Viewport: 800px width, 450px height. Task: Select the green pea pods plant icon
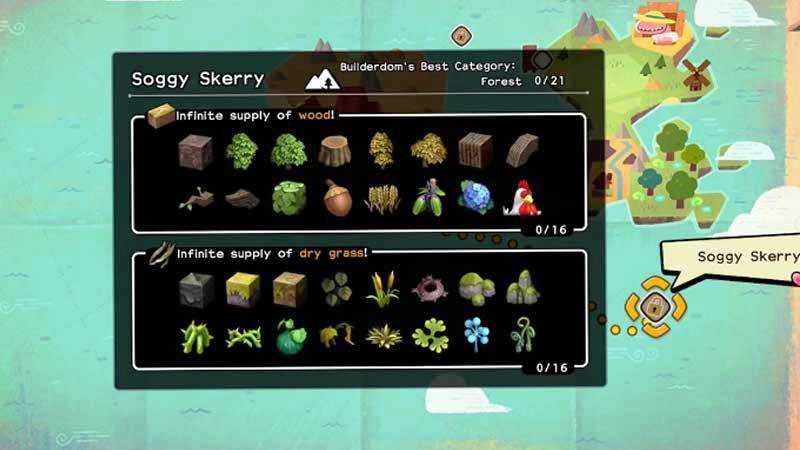[196, 334]
